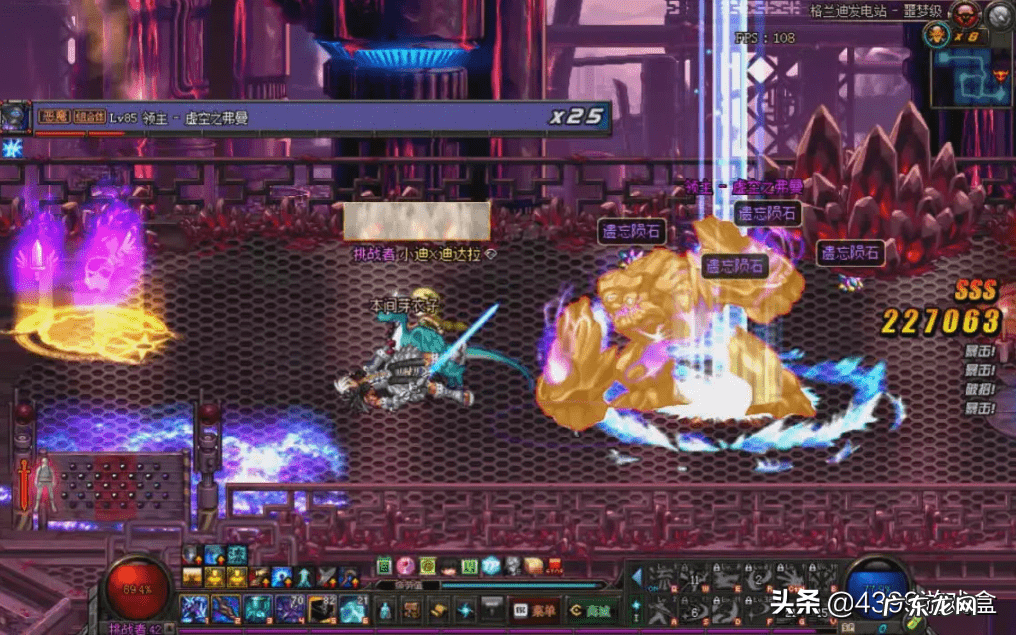Use the quick slot 6 item showing 21
Image resolution: width=1016 pixels, height=635 pixels.
pyautogui.click(x=354, y=607)
